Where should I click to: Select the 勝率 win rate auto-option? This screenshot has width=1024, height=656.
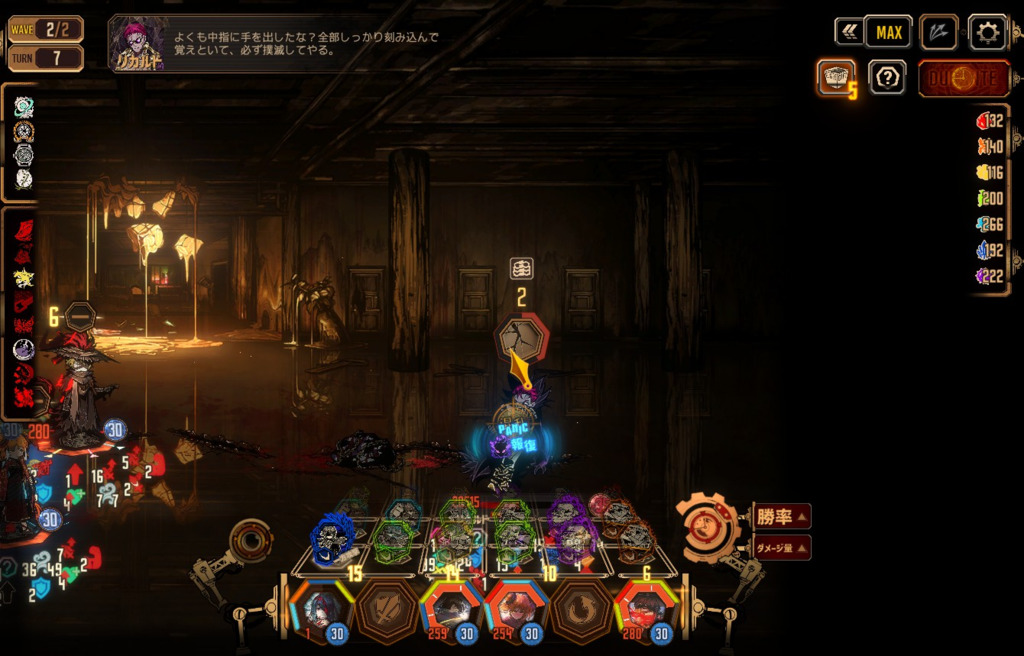781,516
